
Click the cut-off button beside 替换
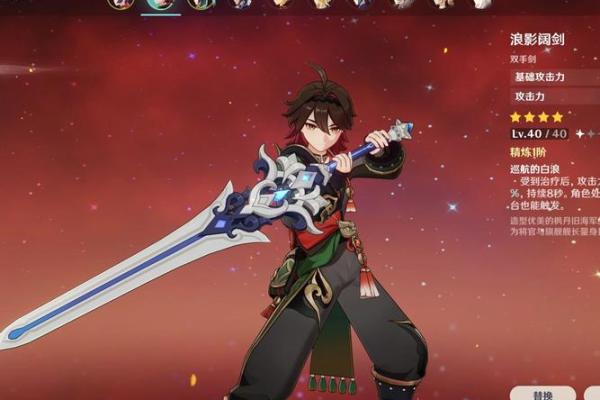click(592, 393)
